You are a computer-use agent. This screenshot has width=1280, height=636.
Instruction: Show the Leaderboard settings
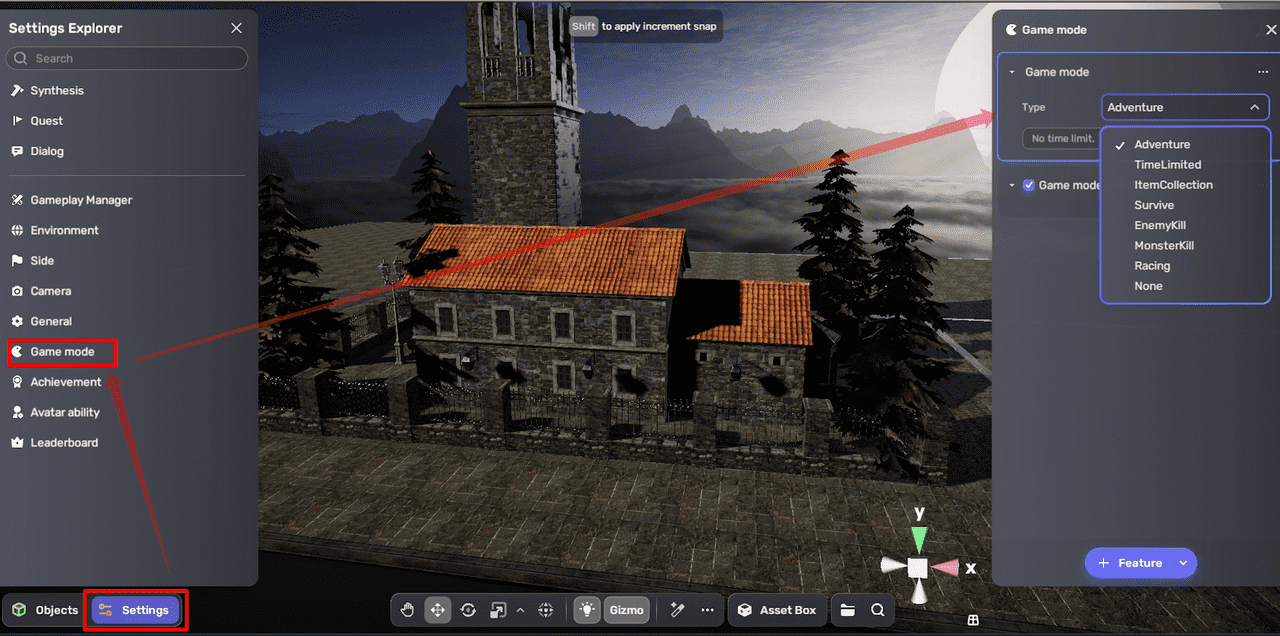[x=64, y=443]
